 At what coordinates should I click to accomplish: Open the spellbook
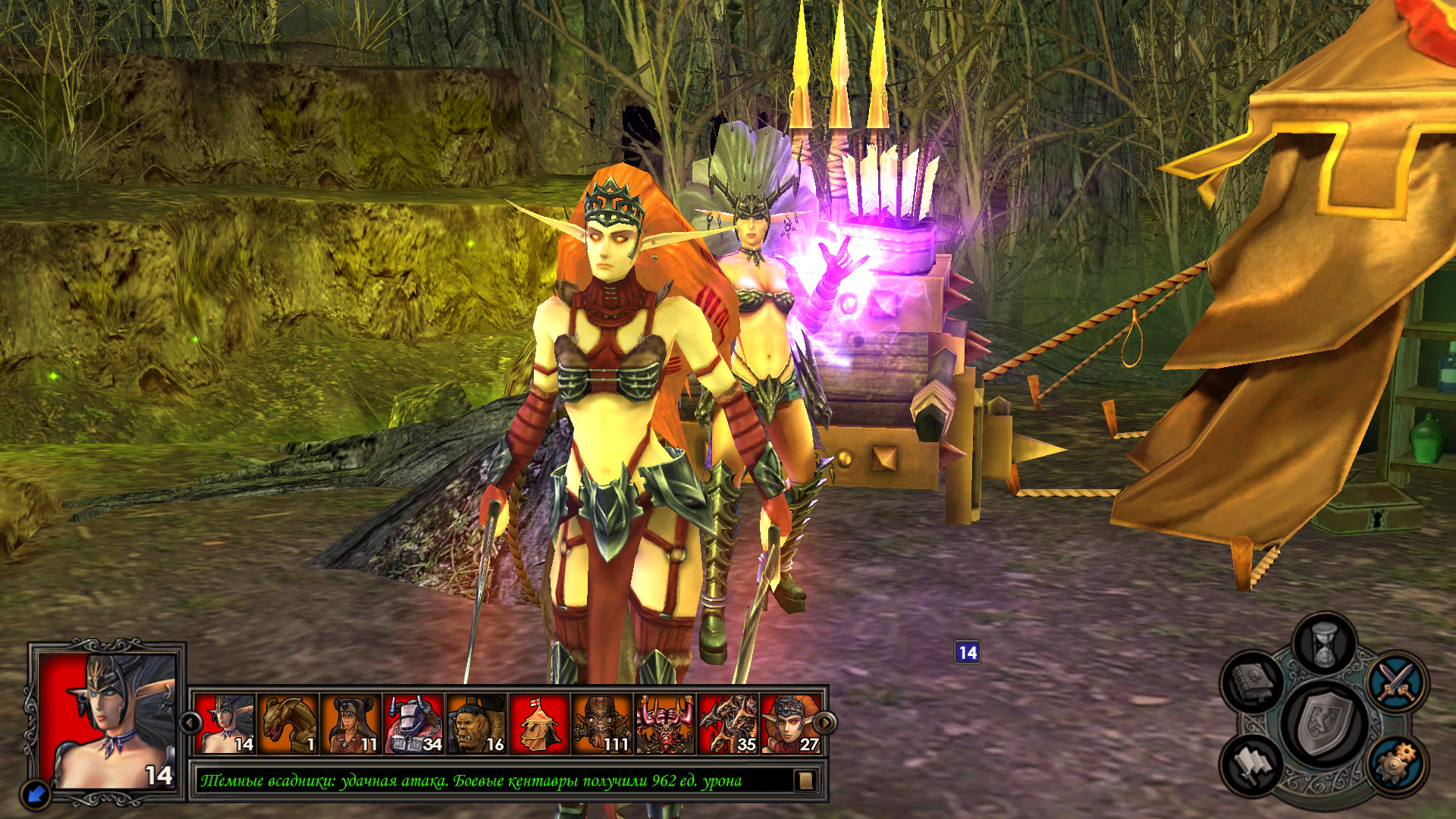1252,680
